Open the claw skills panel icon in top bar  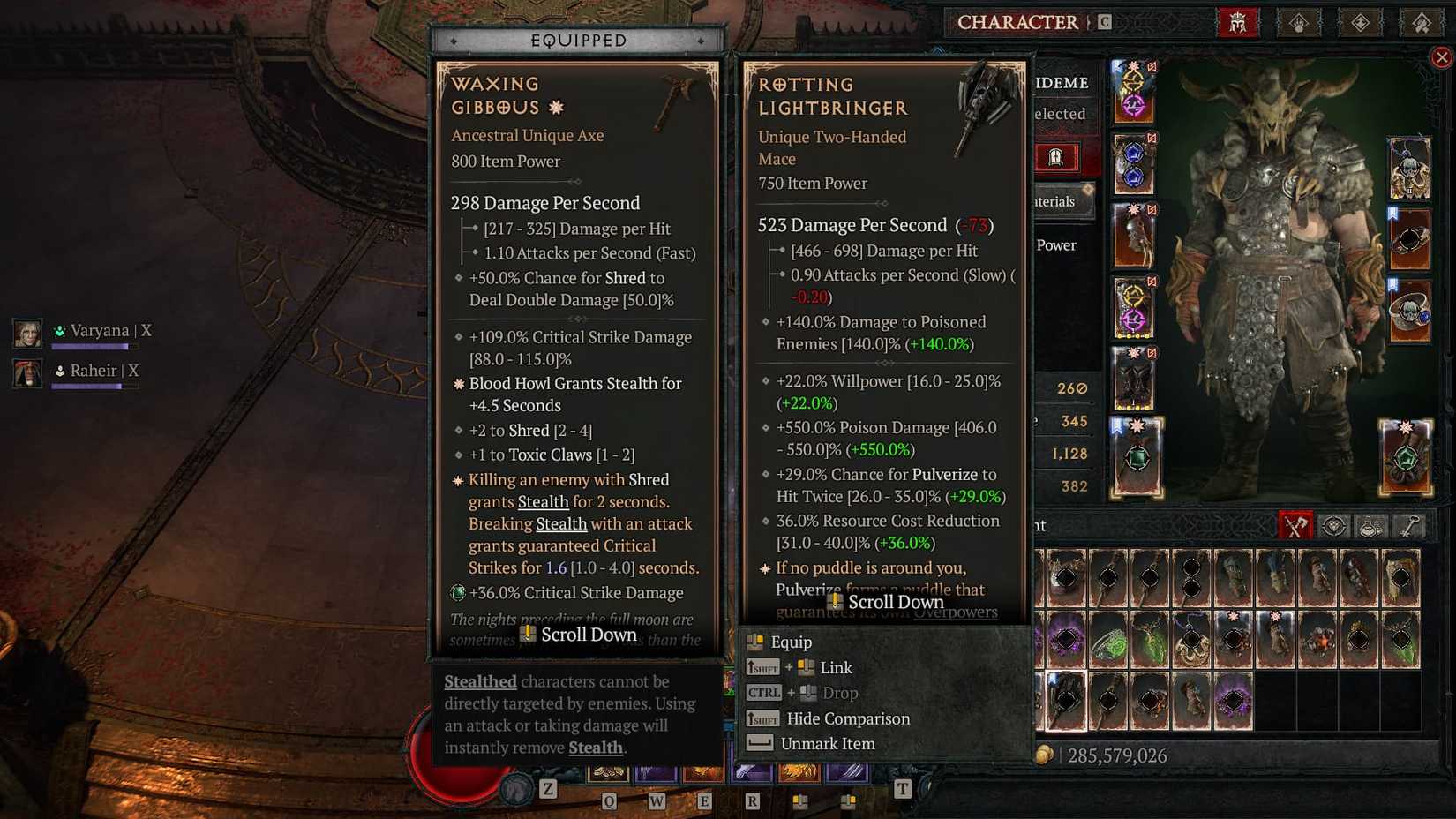(x=1298, y=22)
